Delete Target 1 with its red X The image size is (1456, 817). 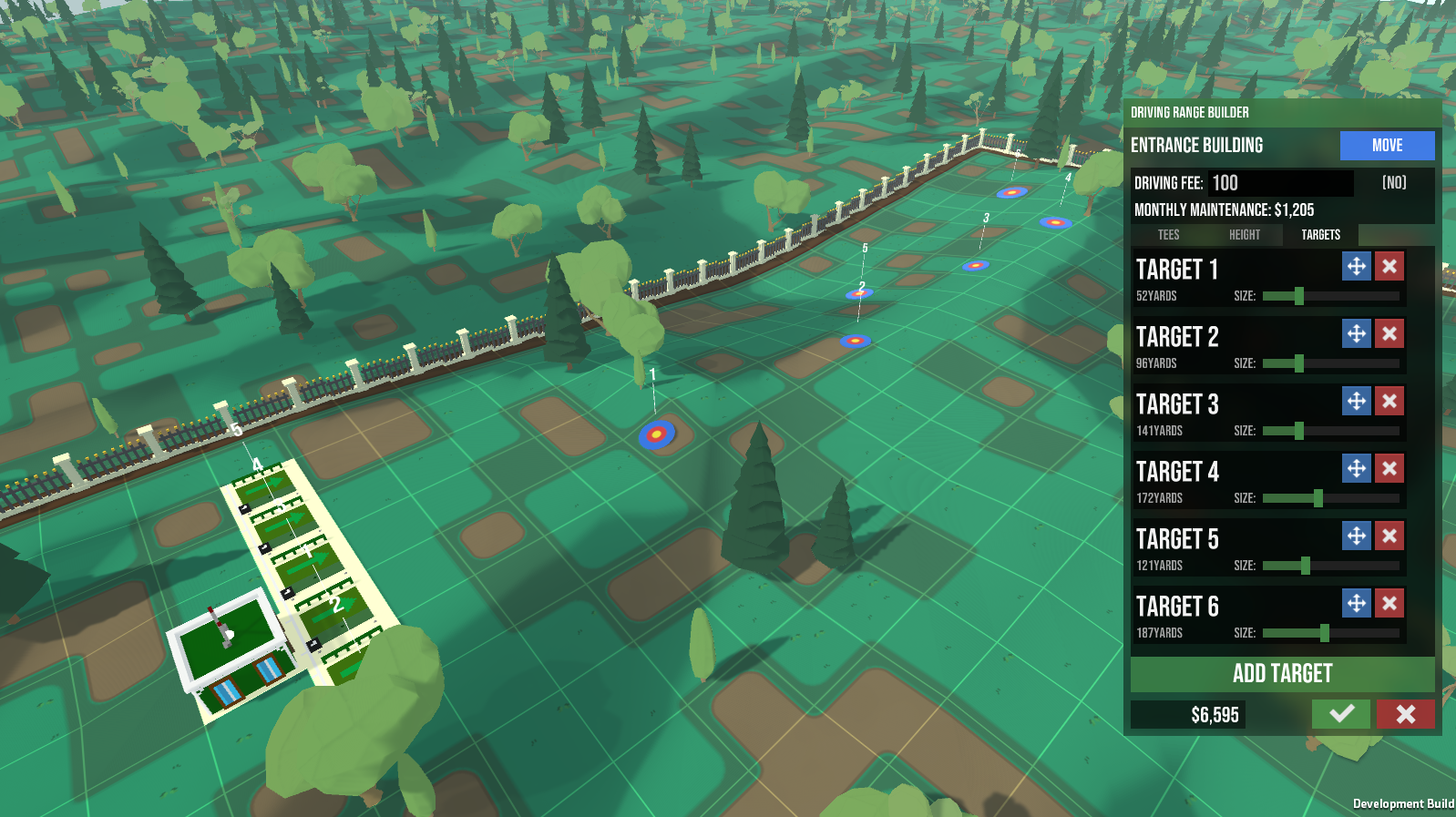click(1389, 266)
